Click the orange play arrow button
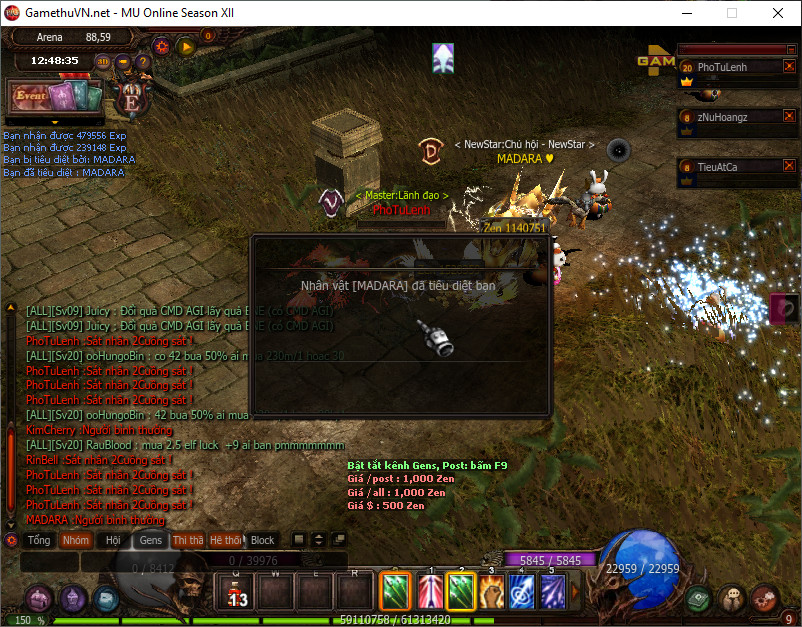The image size is (802, 627). tap(185, 46)
